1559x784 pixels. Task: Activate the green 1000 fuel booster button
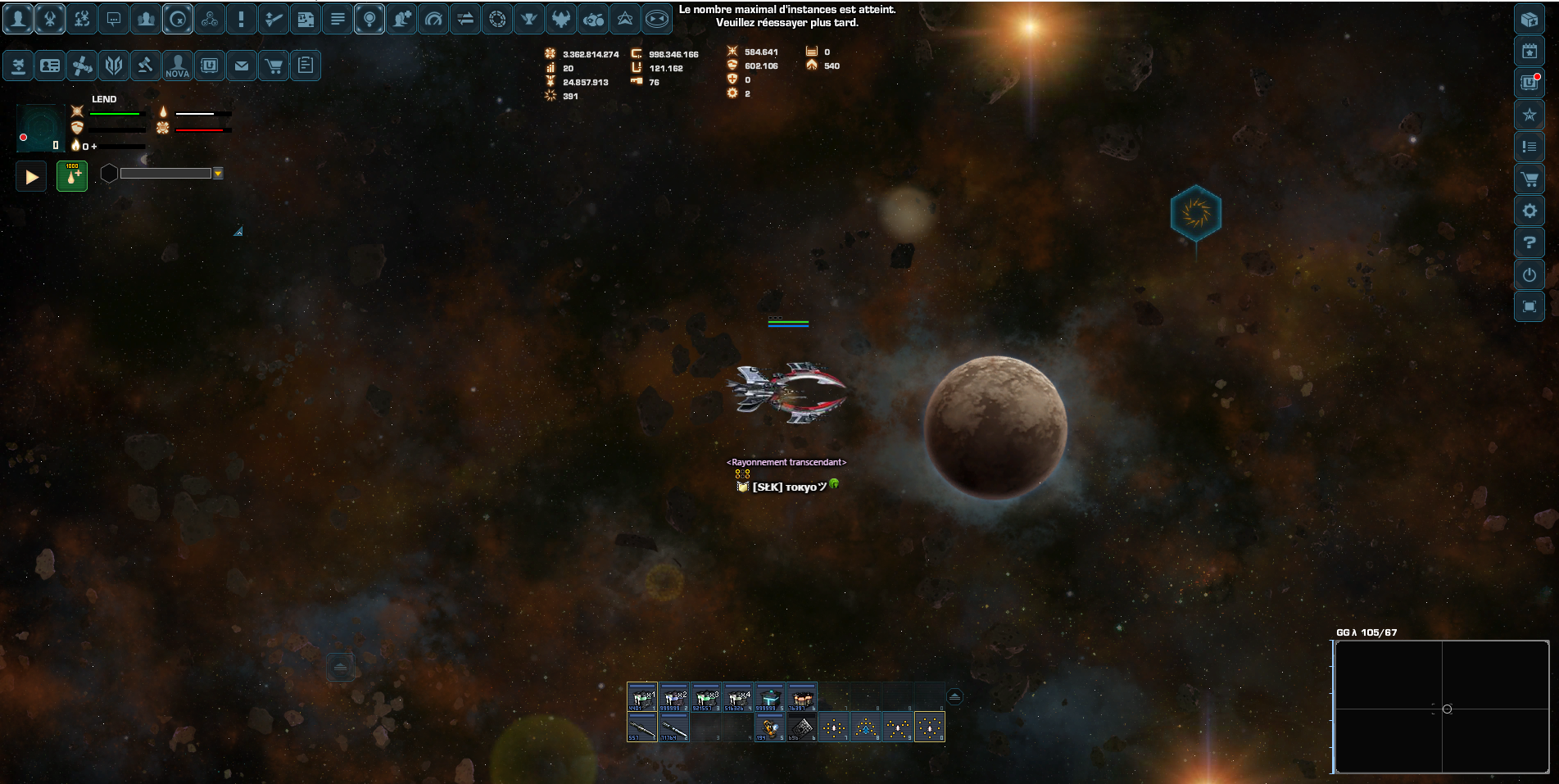72,176
